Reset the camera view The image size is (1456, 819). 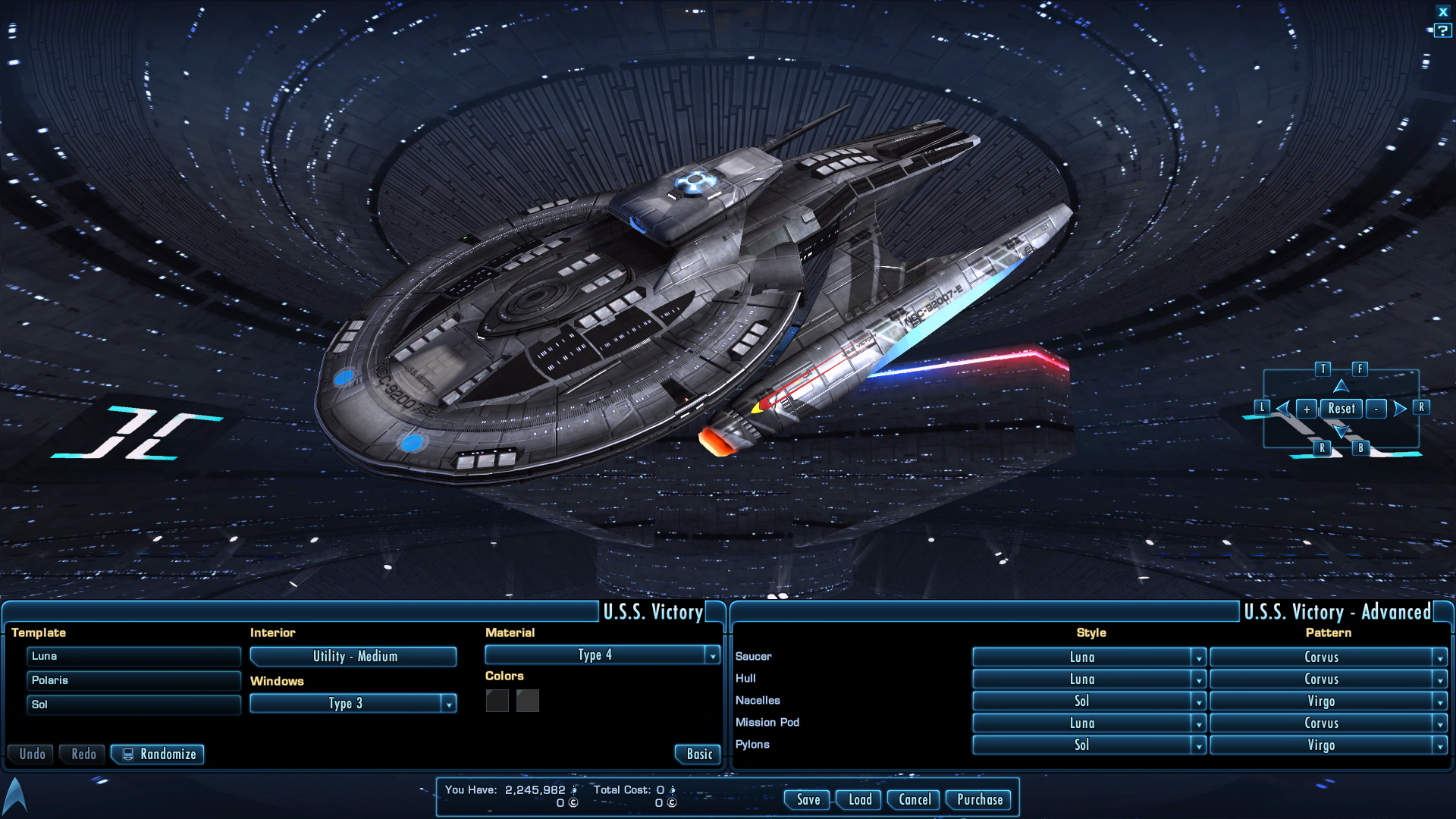coord(1341,409)
